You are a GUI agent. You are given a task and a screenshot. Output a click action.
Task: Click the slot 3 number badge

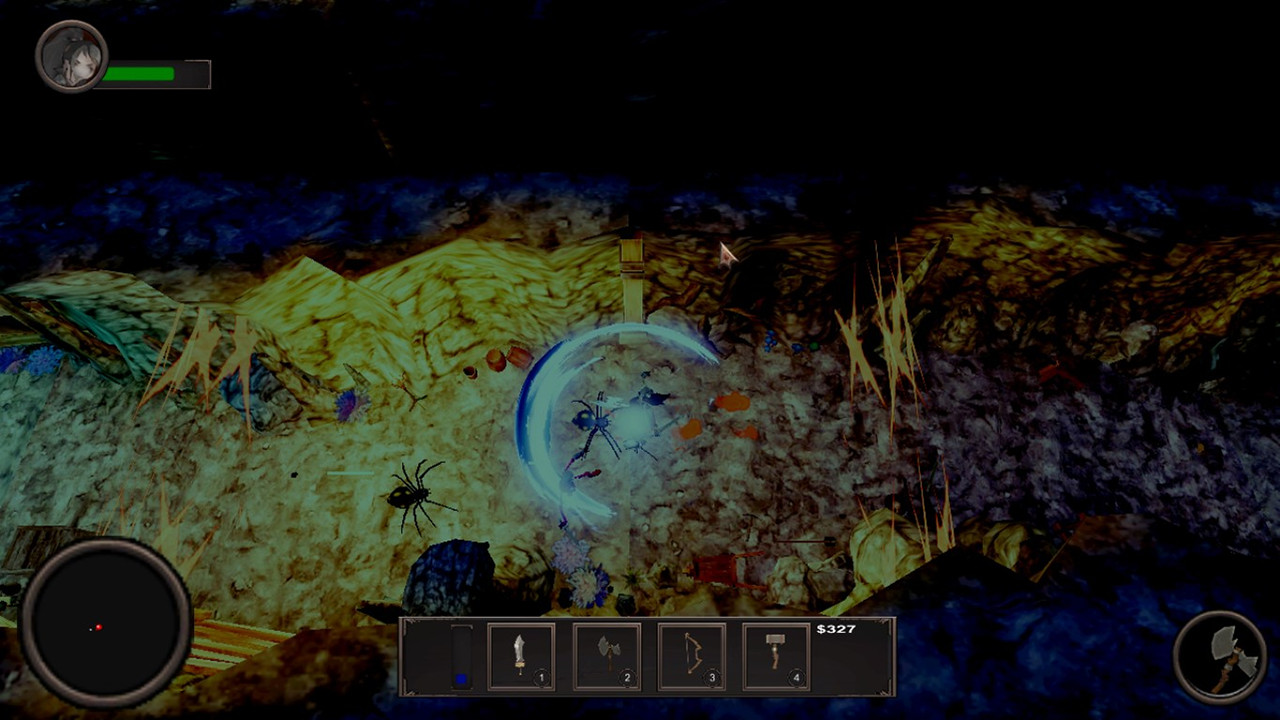711,677
